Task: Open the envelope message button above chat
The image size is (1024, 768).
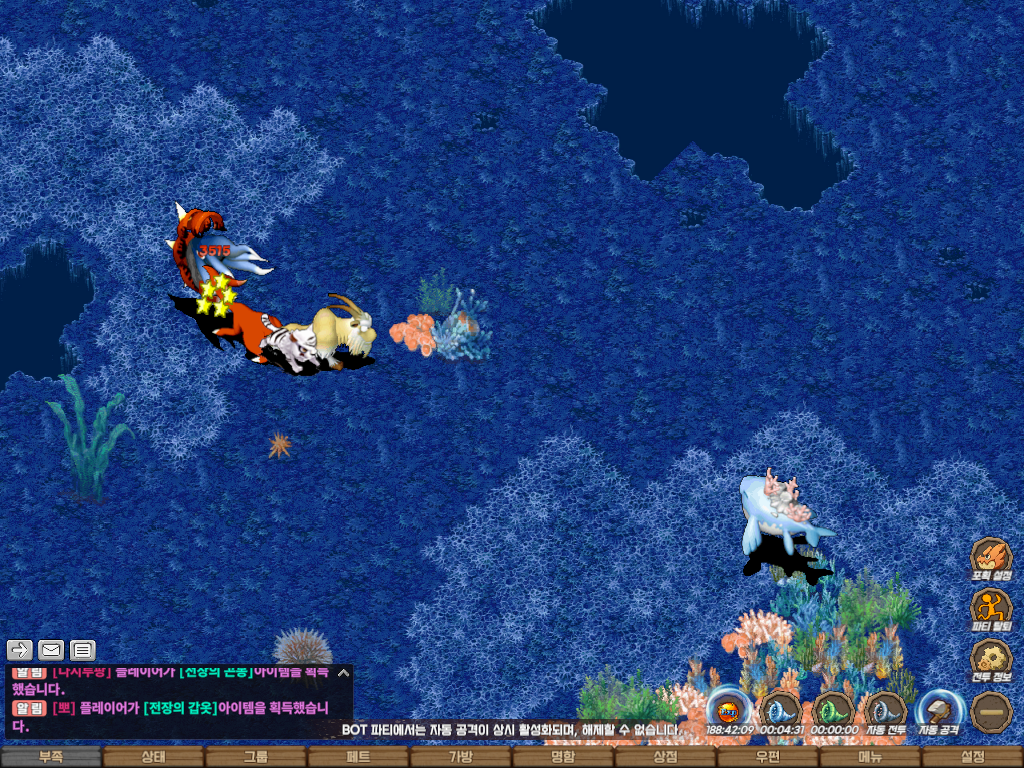Action: (x=51, y=650)
